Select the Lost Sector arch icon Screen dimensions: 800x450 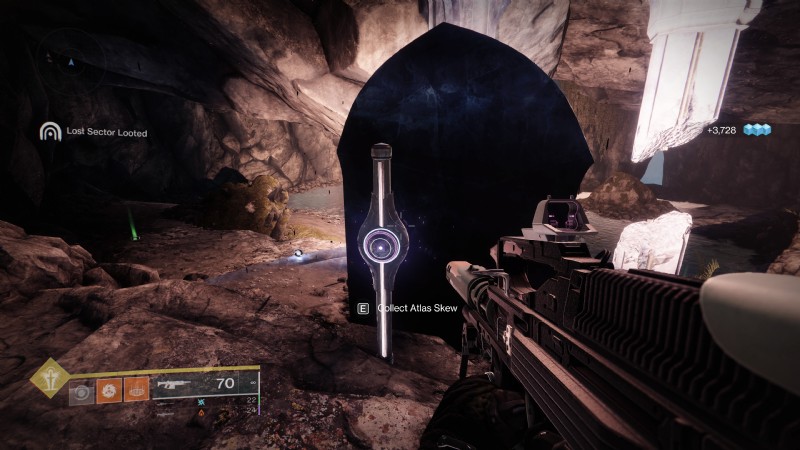tap(50, 131)
